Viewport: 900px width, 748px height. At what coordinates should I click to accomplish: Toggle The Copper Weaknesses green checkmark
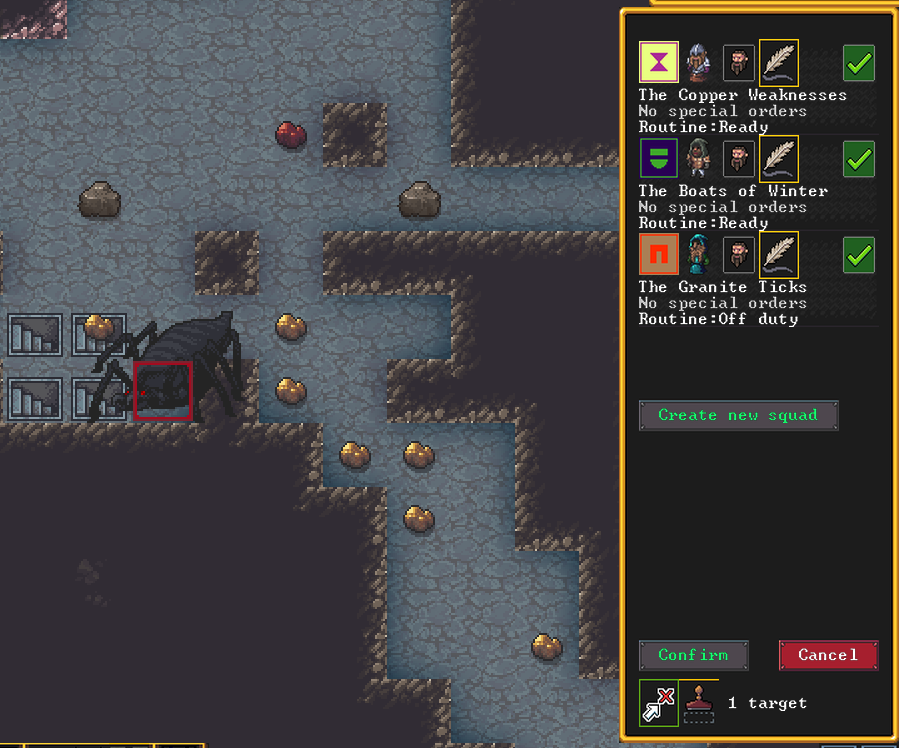coord(858,63)
